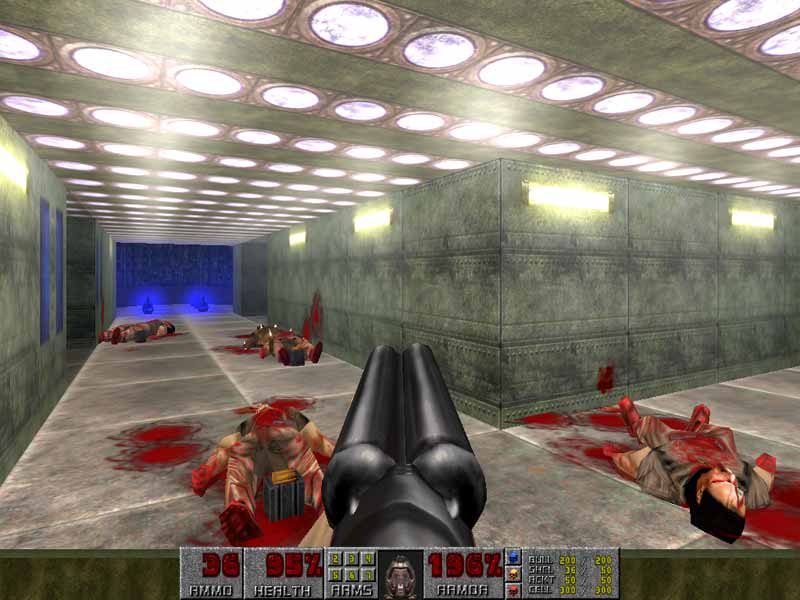Pick weapon slot 6 in Arms panel
Viewport: 800px width, 600px height.
[x=352, y=574]
